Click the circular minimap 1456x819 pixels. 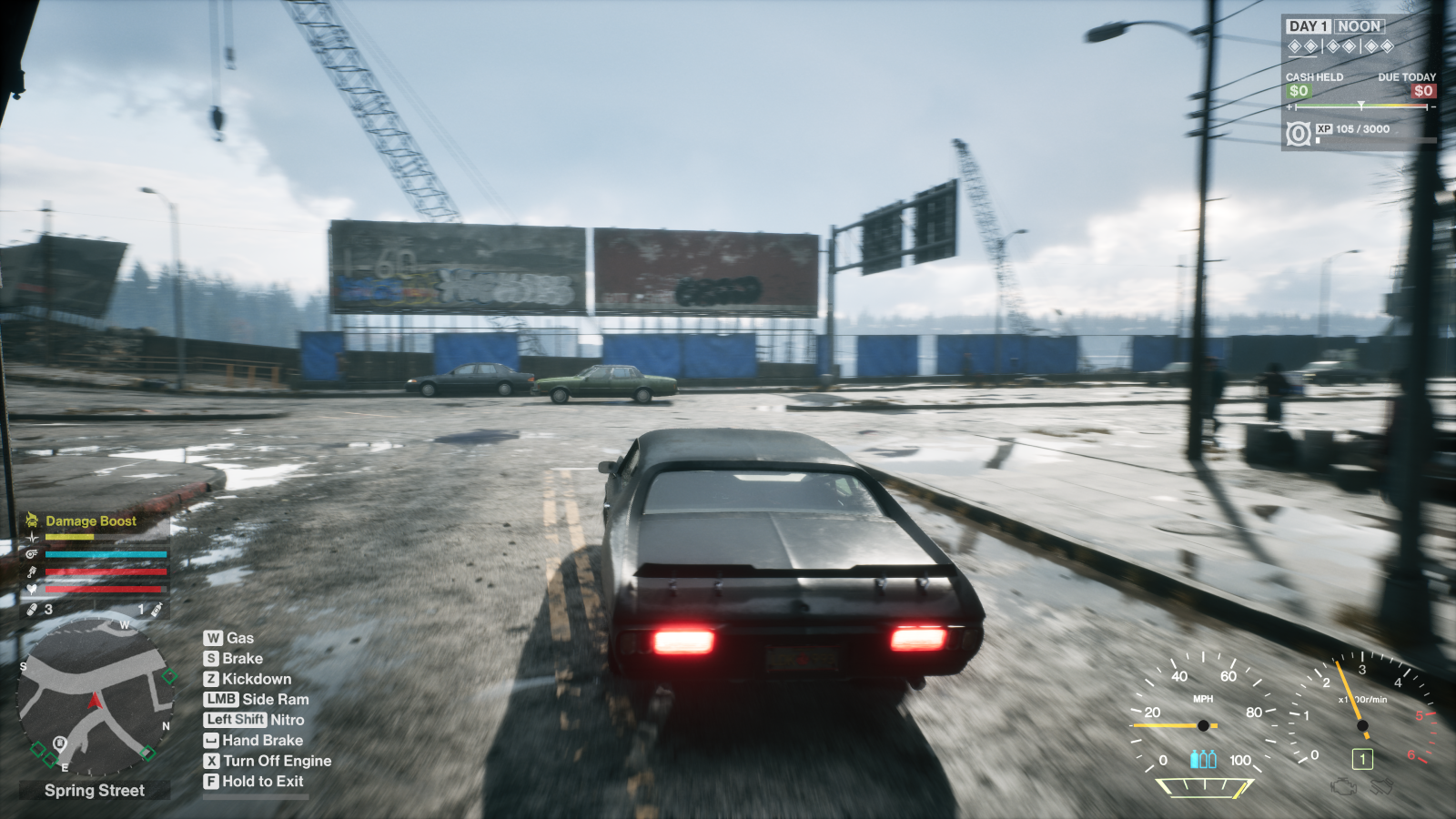click(x=95, y=696)
